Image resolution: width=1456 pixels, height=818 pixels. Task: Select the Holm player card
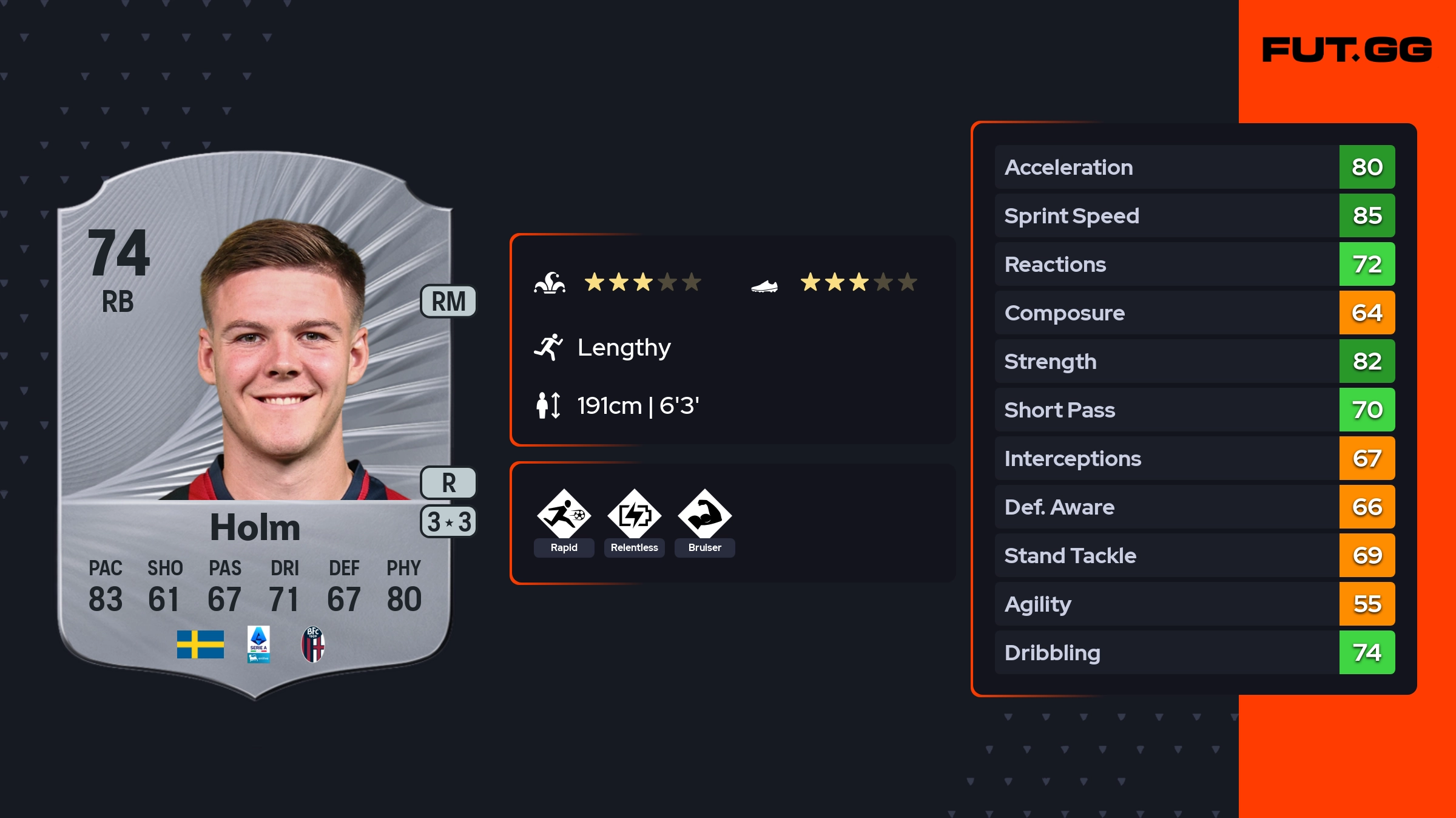(255, 425)
